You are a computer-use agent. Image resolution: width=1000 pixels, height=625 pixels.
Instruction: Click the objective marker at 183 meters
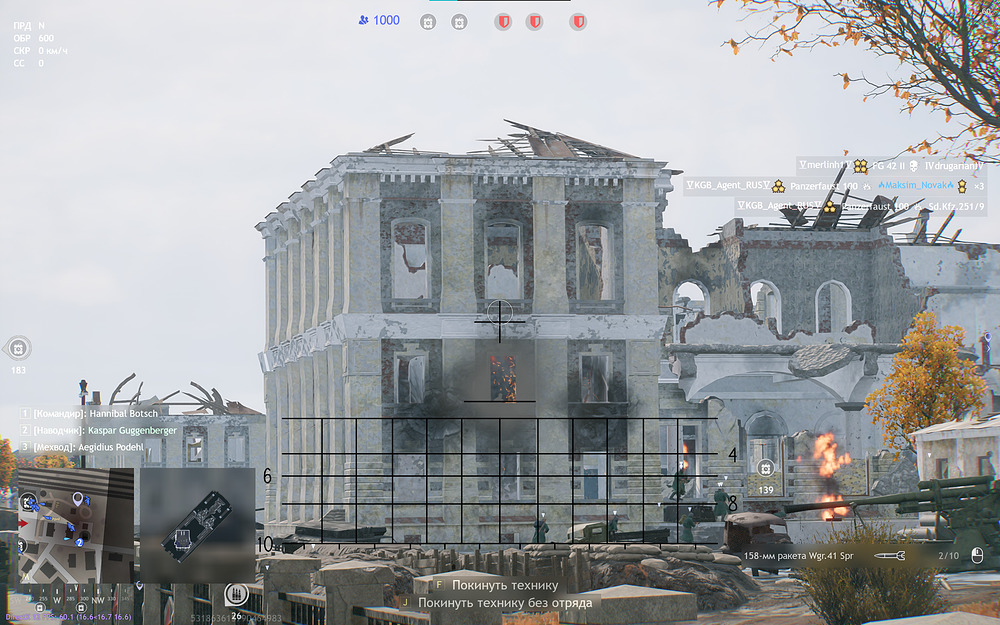(18, 348)
